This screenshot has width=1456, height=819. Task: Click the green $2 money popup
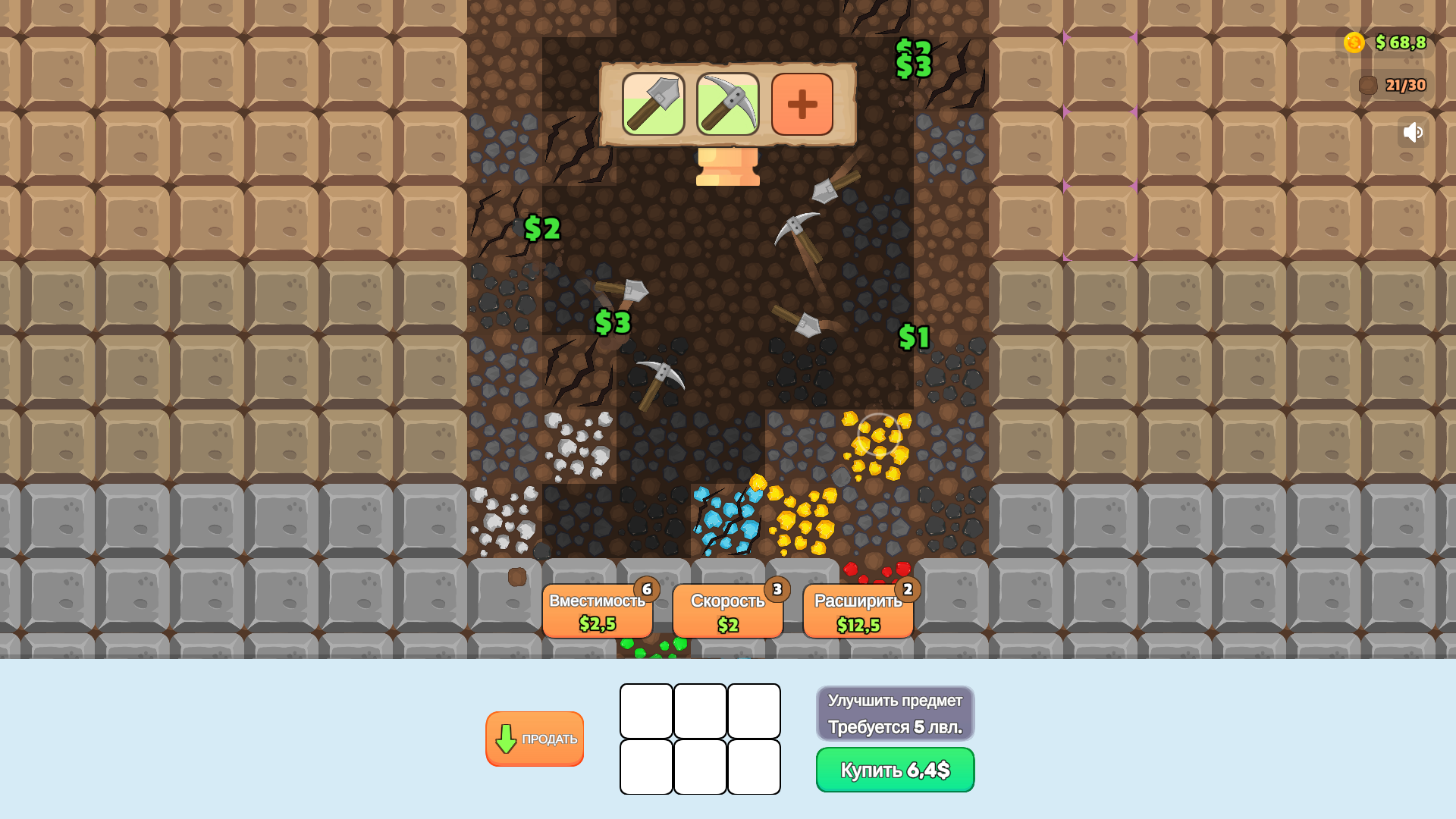tap(541, 227)
